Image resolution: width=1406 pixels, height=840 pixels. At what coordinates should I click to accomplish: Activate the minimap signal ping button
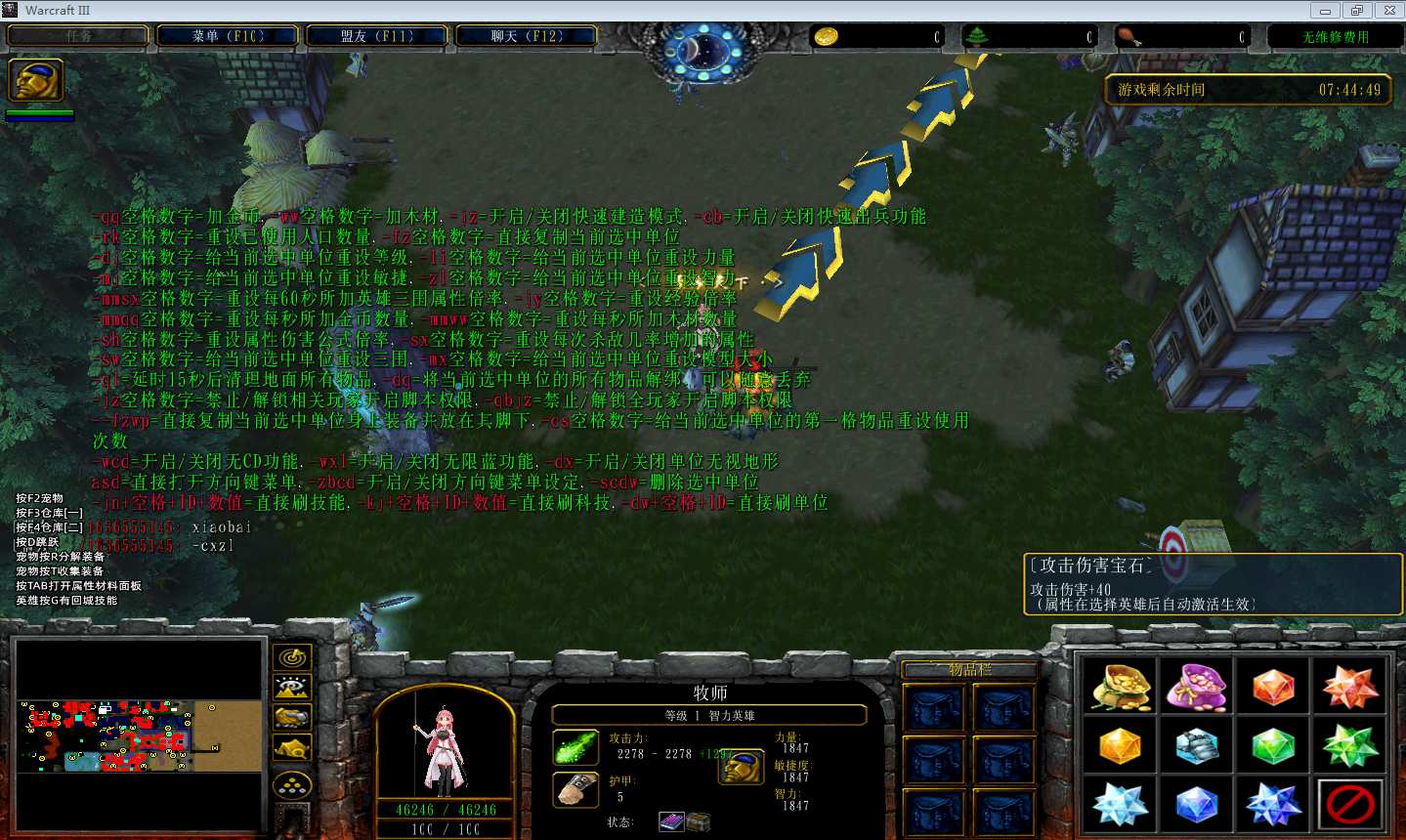pyautogui.click(x=292, y=657)
